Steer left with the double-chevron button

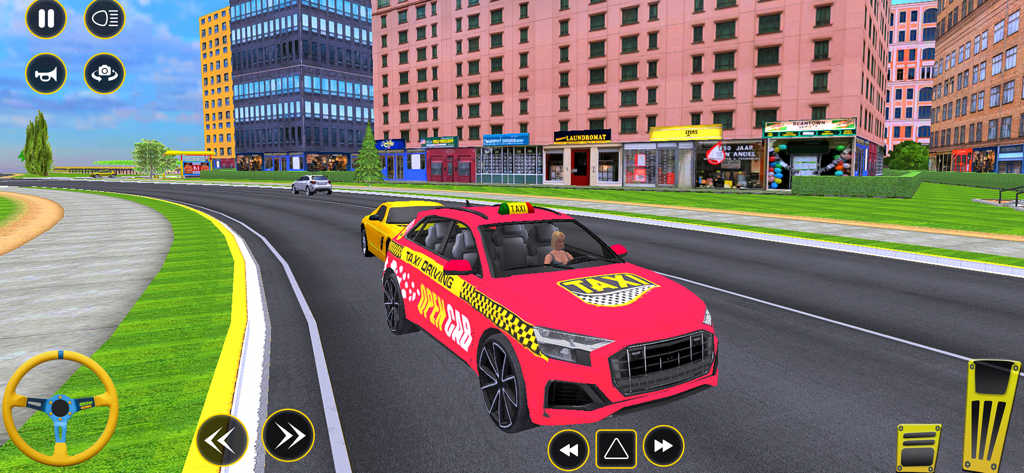click(222, 439)
